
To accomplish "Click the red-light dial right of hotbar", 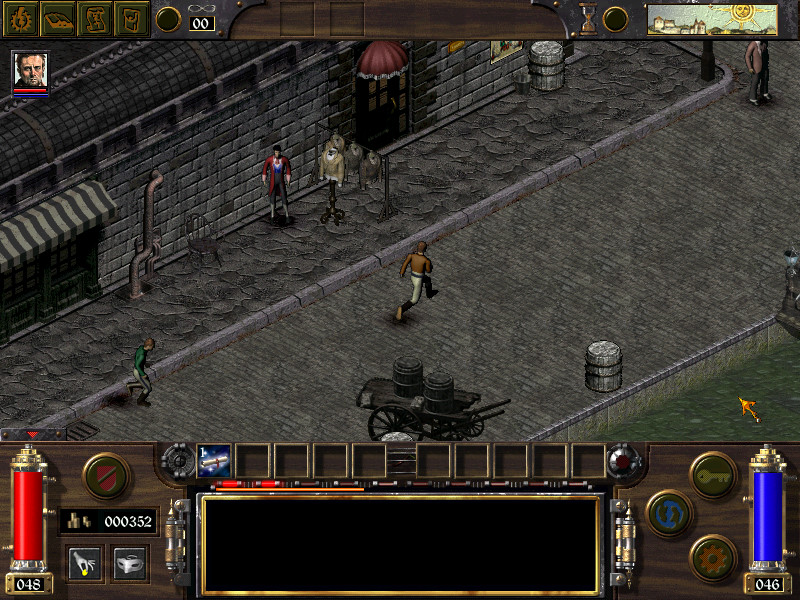I will point(624,461).
